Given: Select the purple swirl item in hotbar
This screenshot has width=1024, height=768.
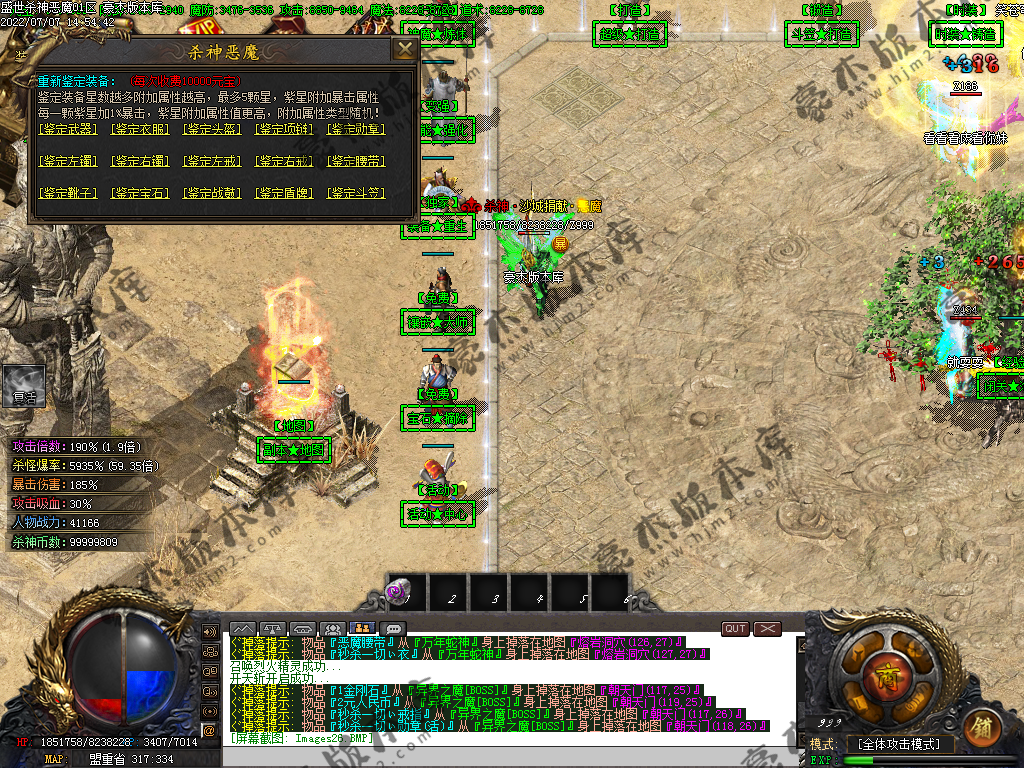Looking at the screenshot, I should click(x=406, y=592).
